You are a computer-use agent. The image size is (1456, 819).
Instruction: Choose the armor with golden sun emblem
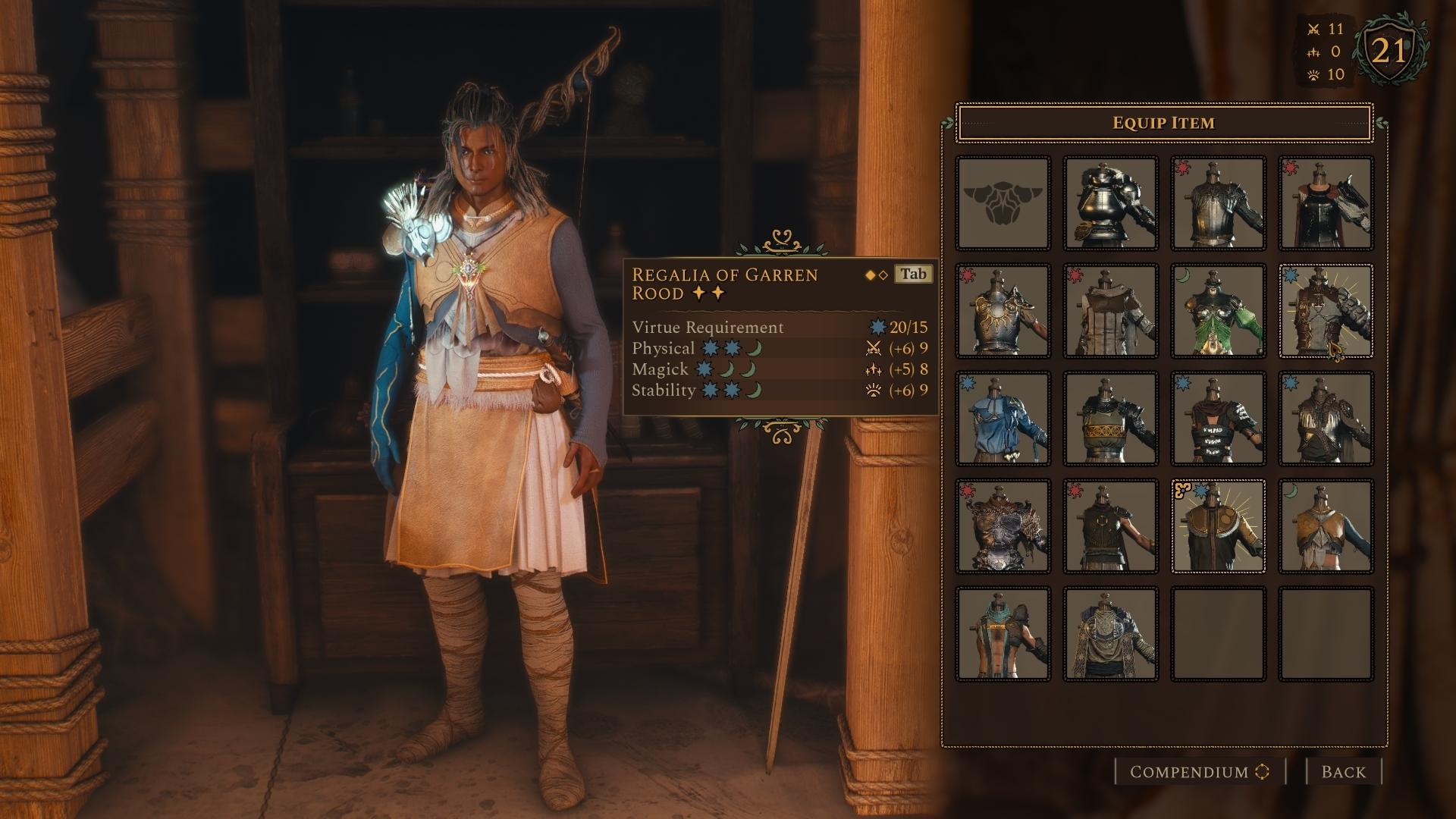pyautogui.click(x=1003, y=311)
